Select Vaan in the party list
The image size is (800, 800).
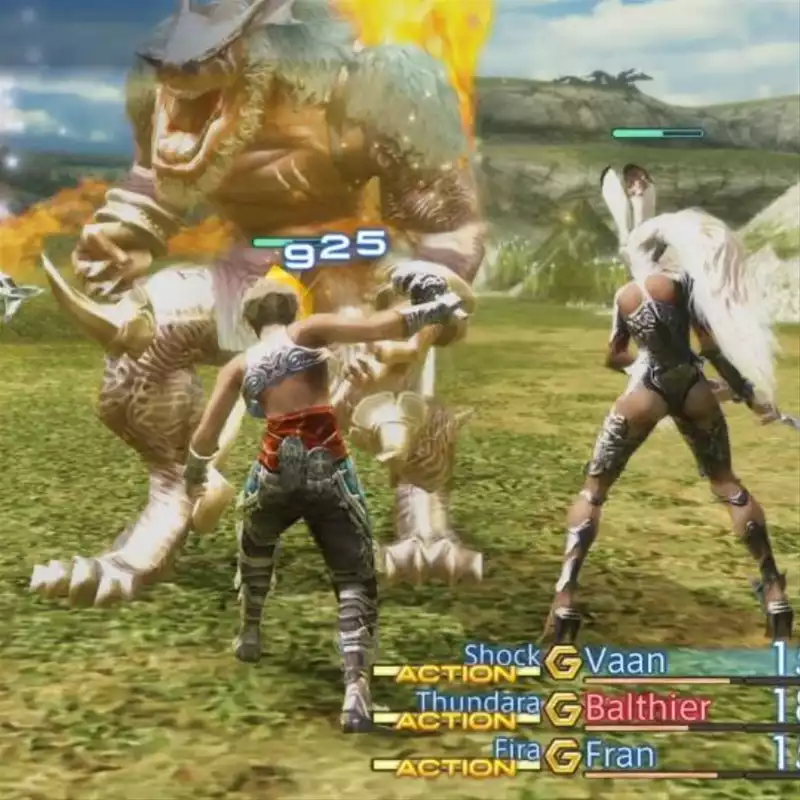(626, 661)
